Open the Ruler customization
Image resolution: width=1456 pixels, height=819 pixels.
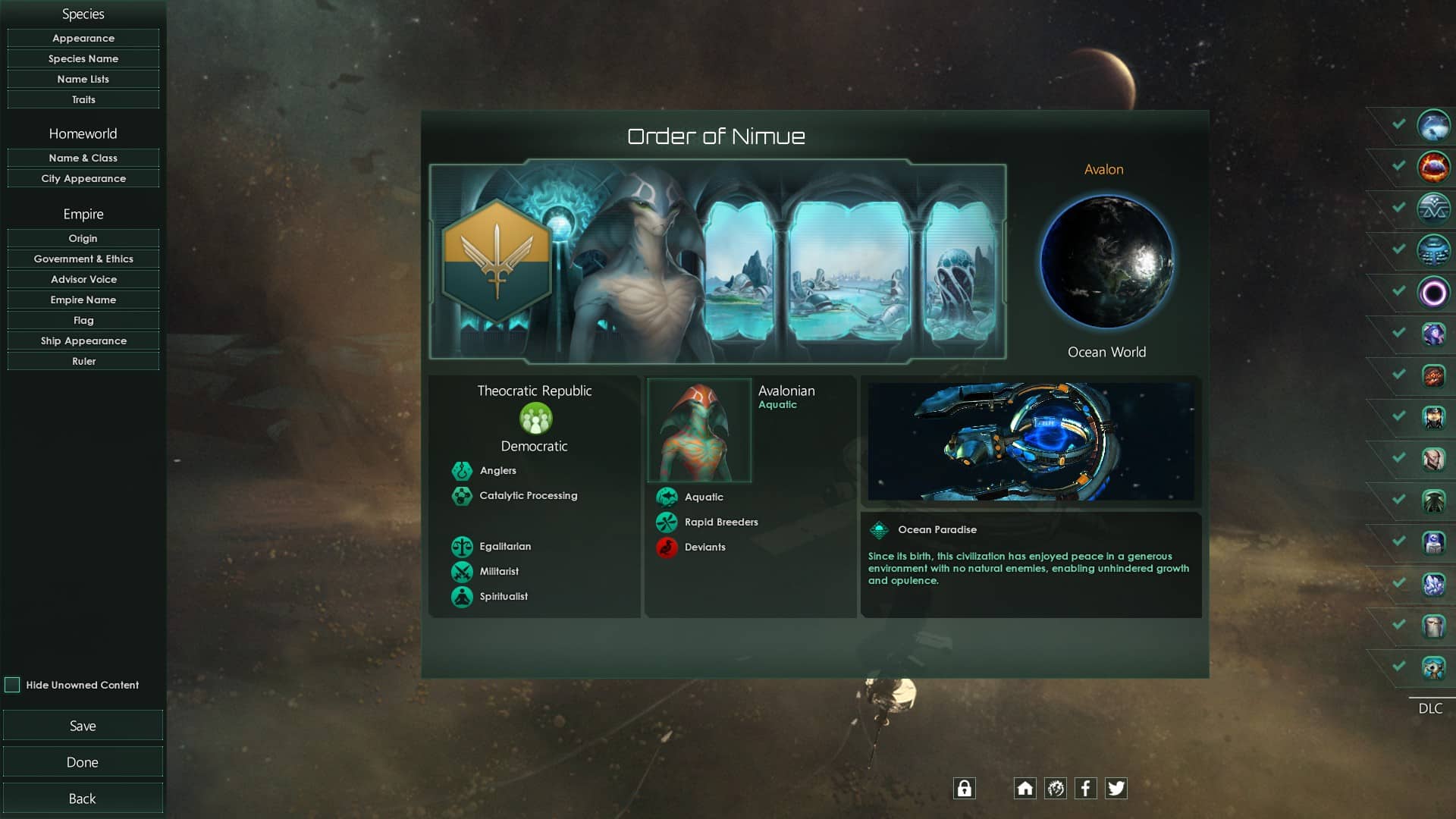pyautogui.click(x=83, y=361)
